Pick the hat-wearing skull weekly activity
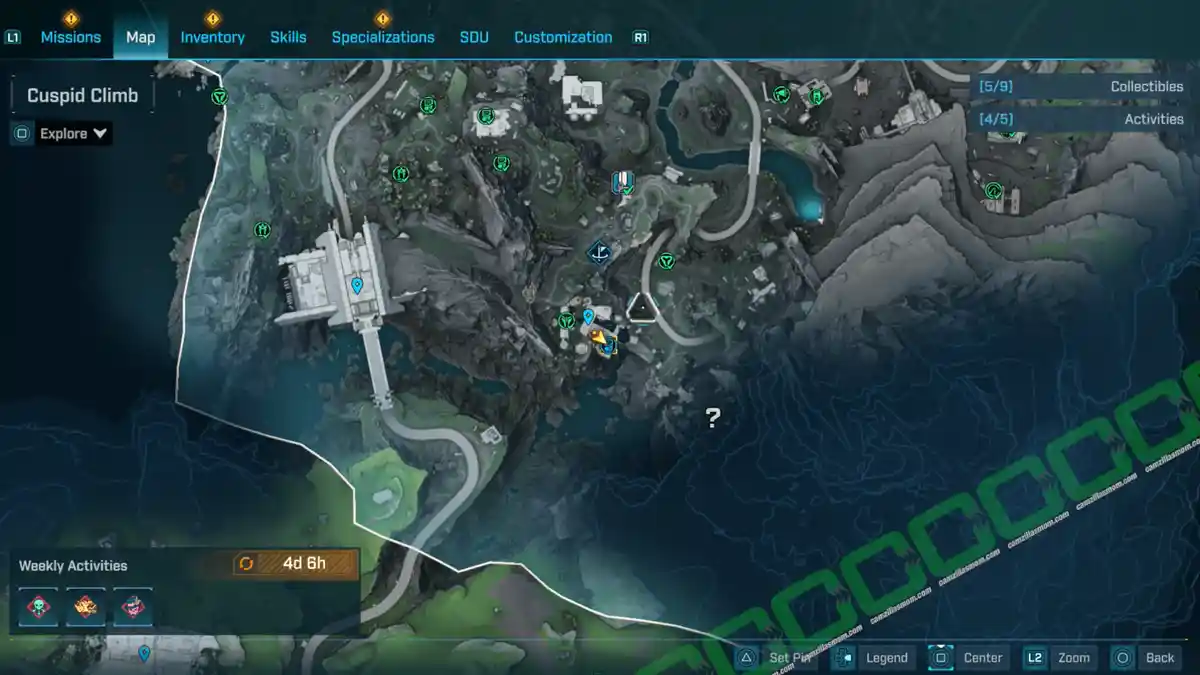Viewport: 1200px width, 675px height. click(x=132, y=606)
